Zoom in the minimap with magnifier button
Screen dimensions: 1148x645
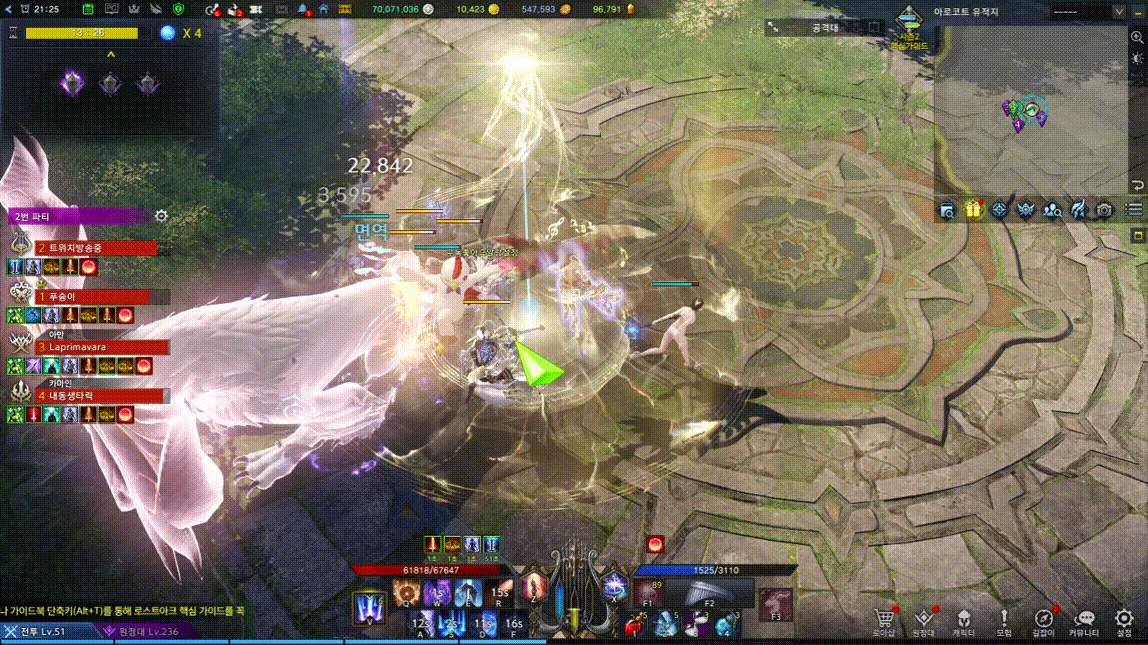(x=1137, y=37)
